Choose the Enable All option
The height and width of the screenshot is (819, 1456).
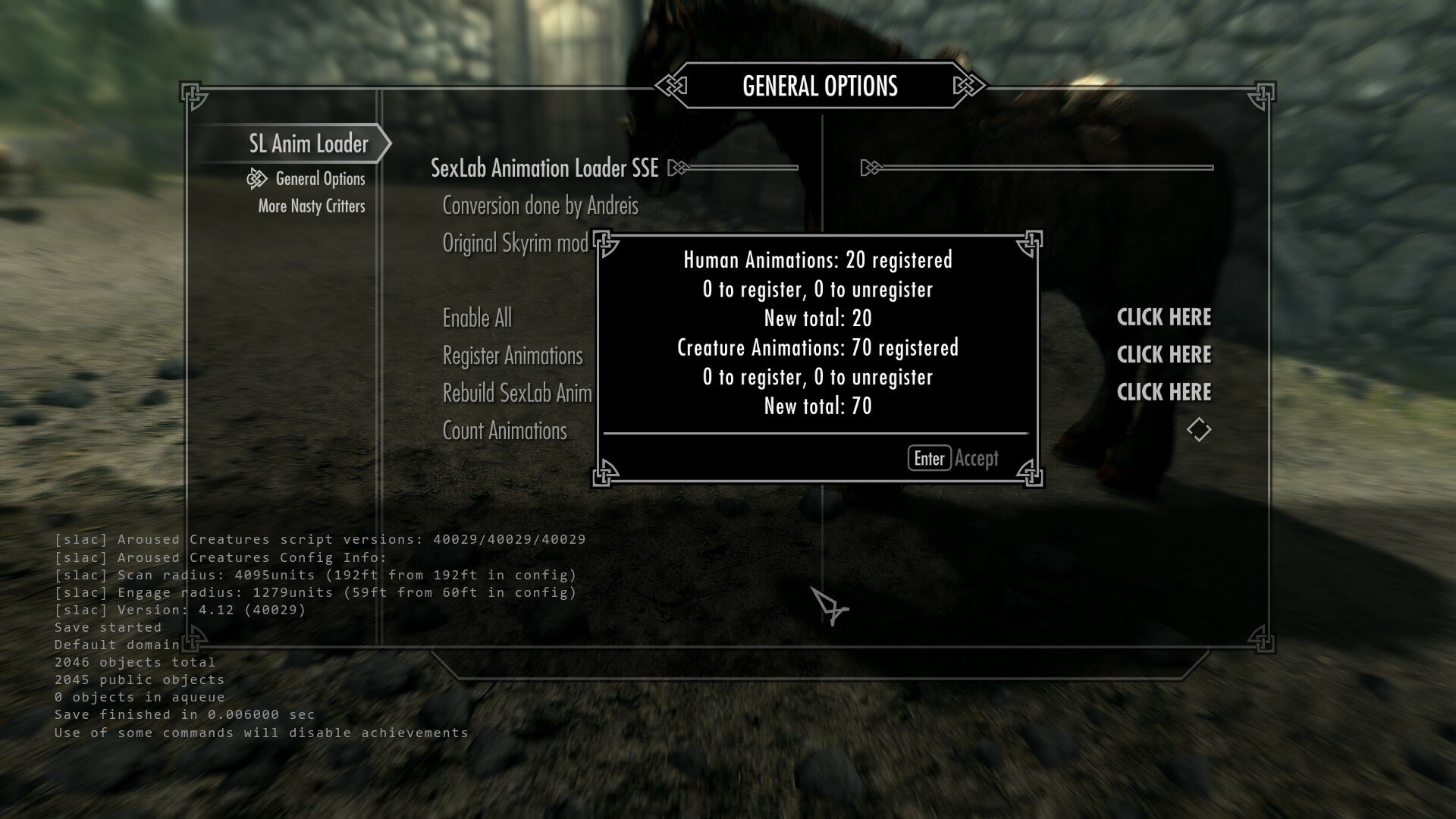tap(477, 318)
